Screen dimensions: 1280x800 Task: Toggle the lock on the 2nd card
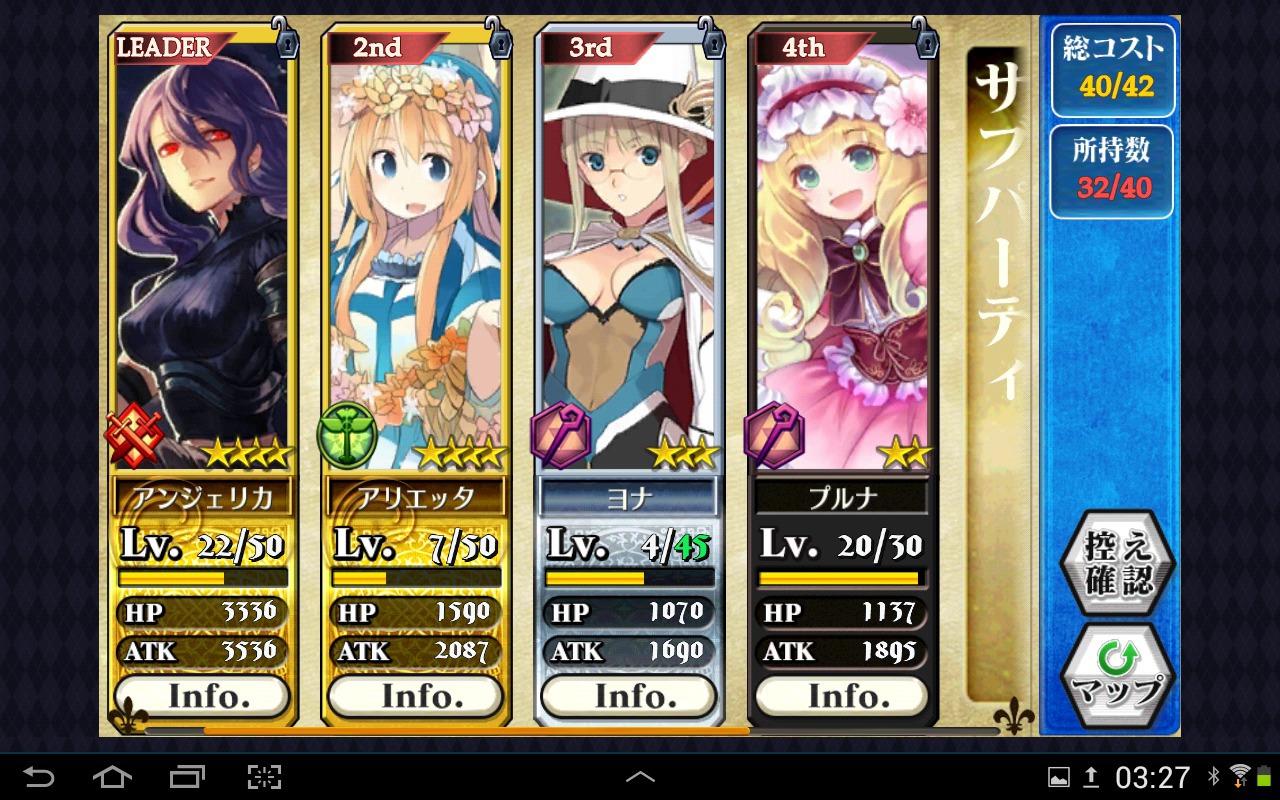click(x=499, y=41)
